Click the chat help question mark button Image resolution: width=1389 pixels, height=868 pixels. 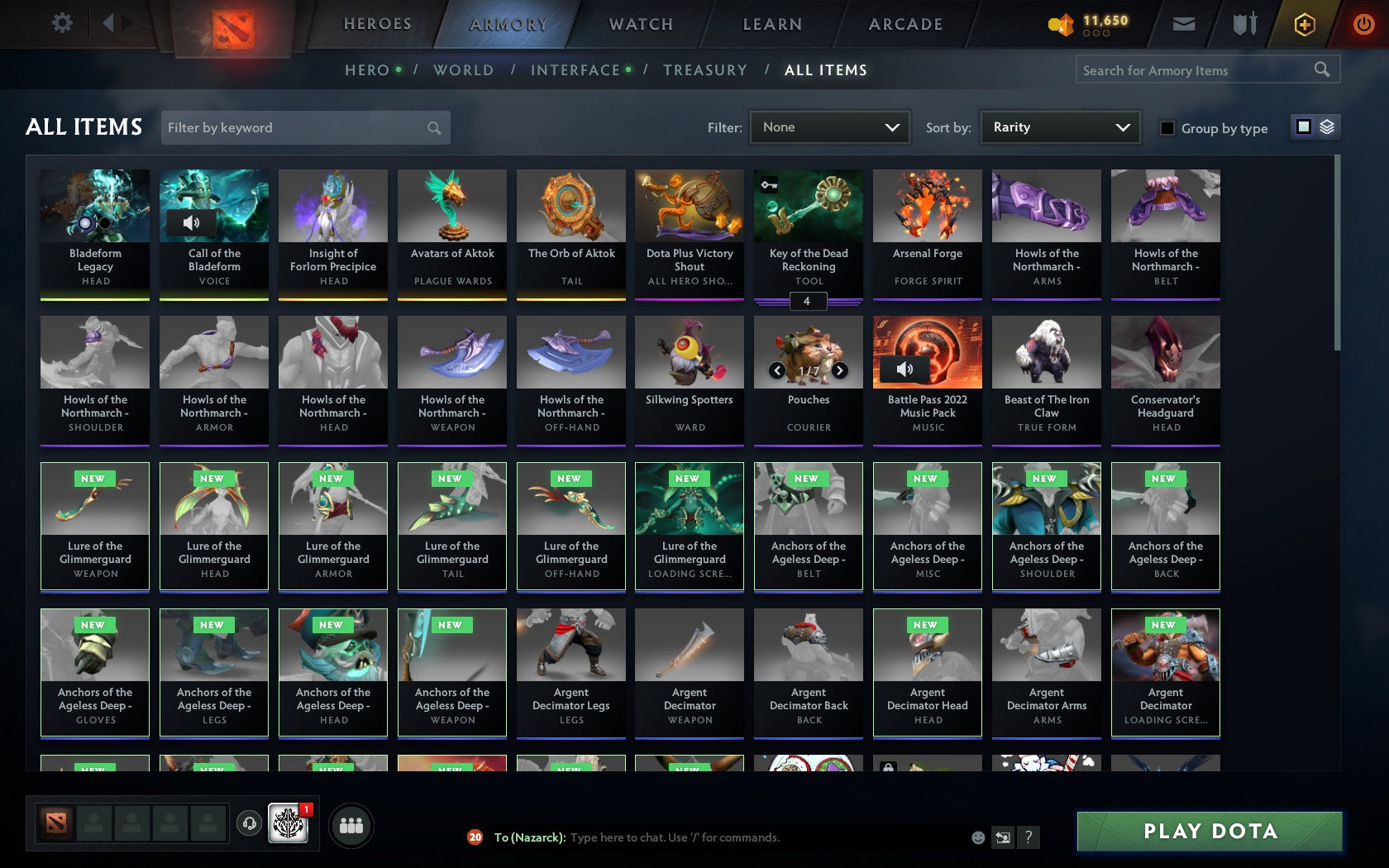pyautogui.click(x=1028, y=837)
